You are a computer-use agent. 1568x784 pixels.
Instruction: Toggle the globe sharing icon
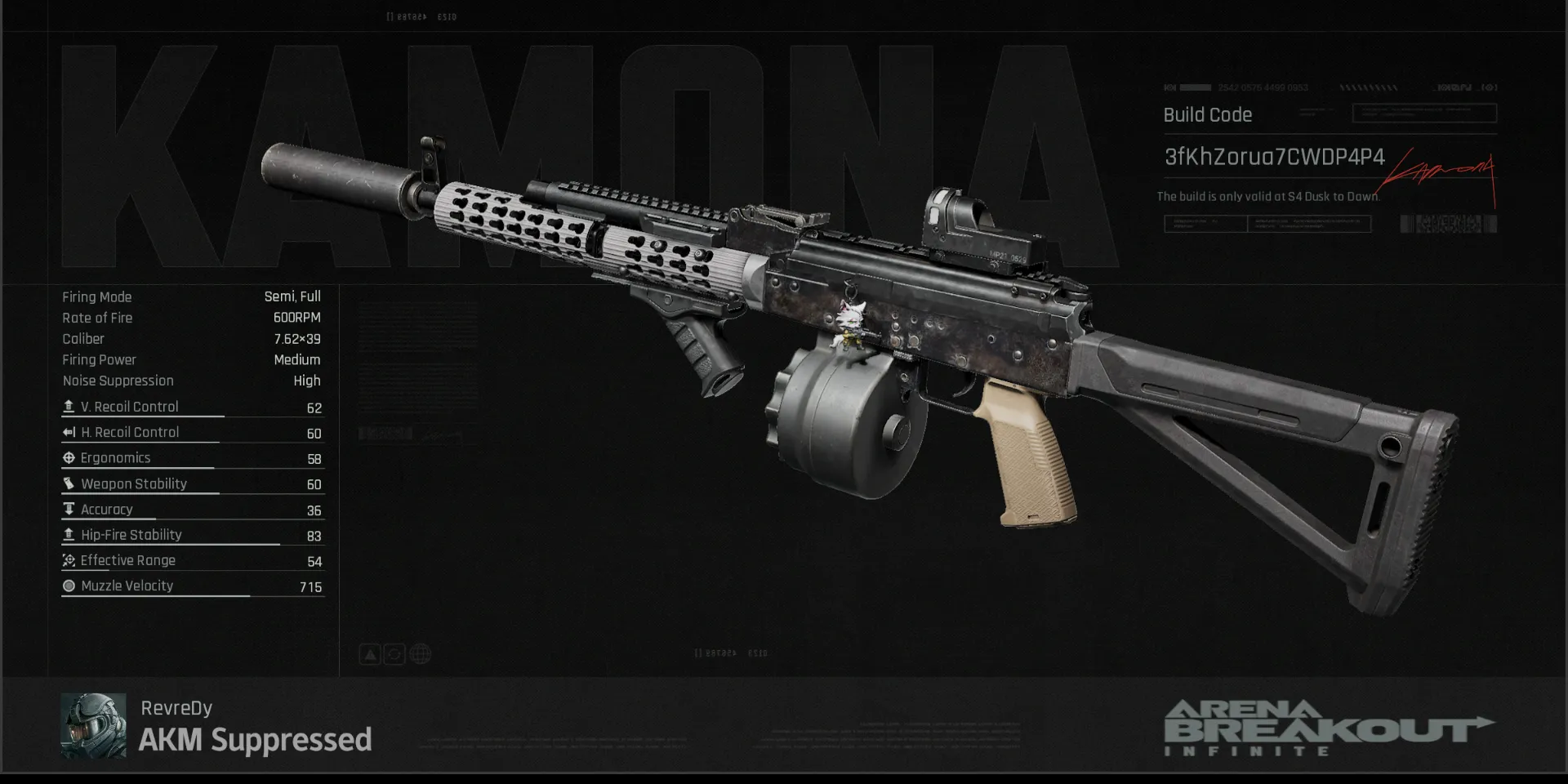pos(420,653)
